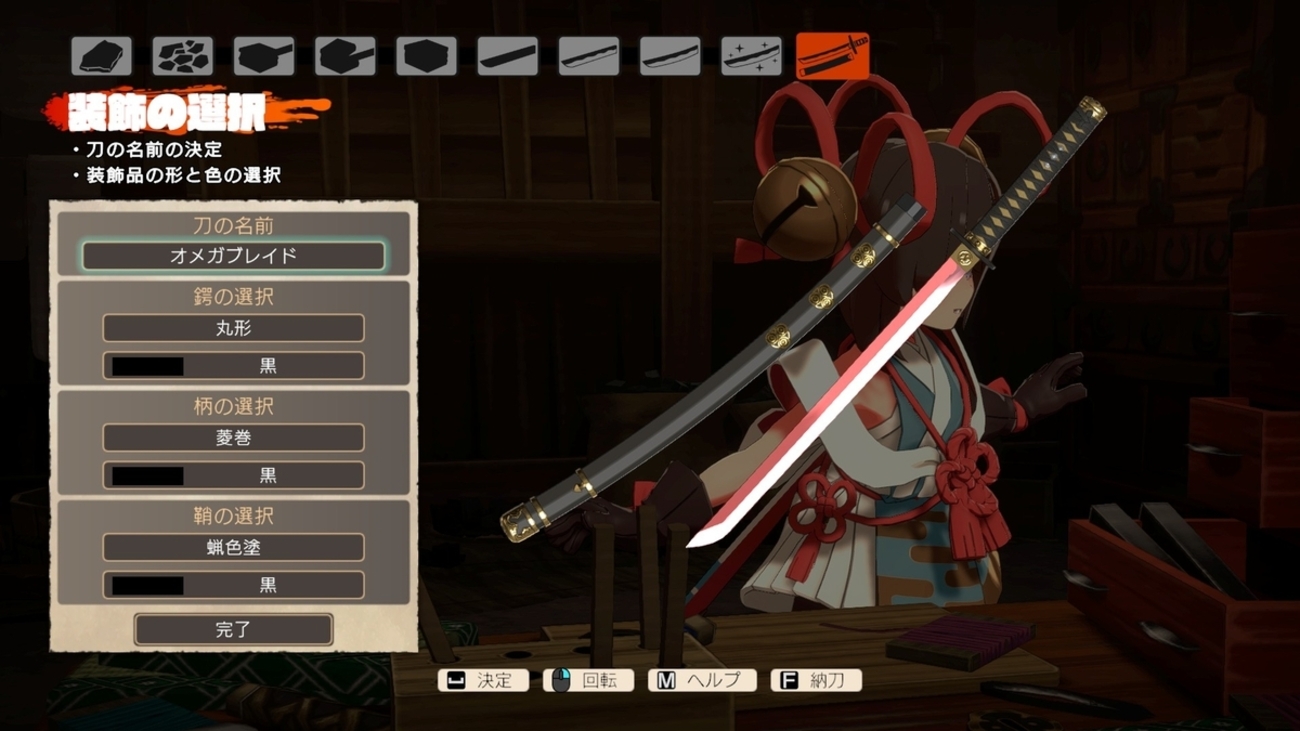Change the guard shape selector 丸形
Viewport: 1300px width, 731px height.
click(x=233, y=328)
